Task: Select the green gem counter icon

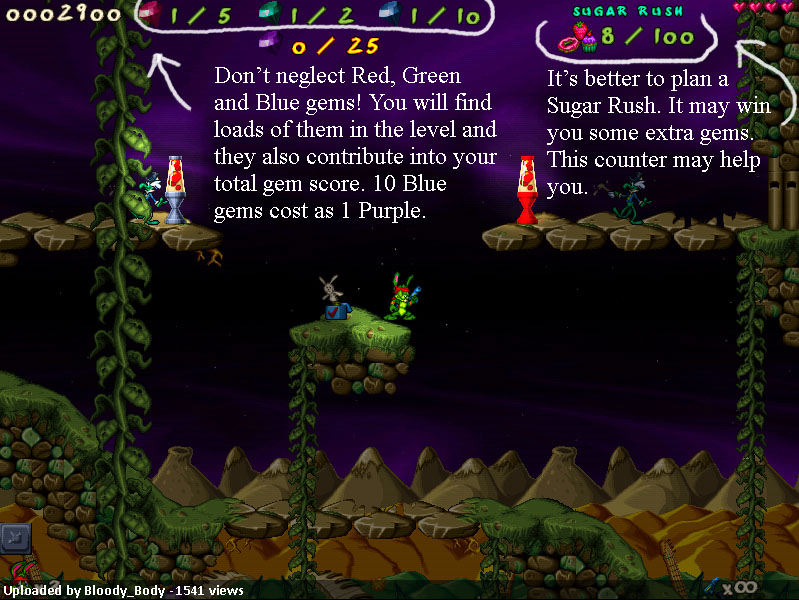Action: tap(271, 15)
